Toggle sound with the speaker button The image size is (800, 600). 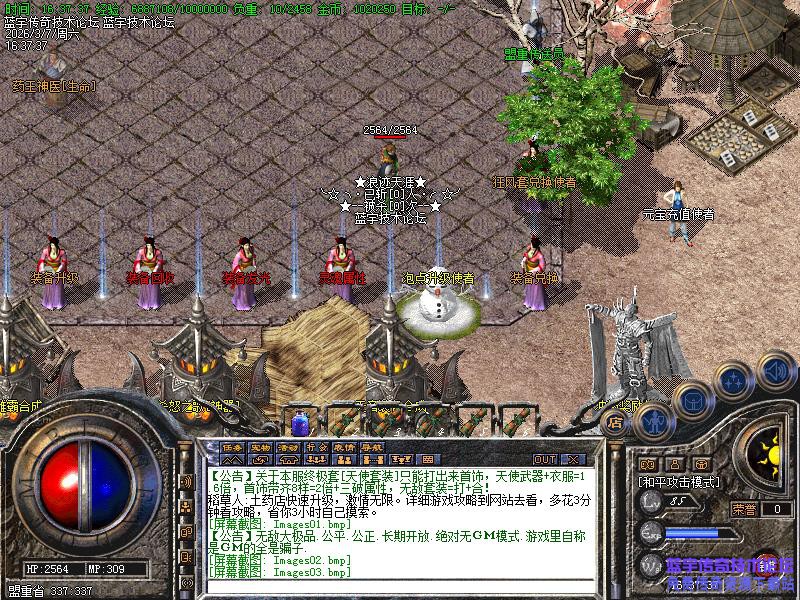pyautogui.click(x=776, y=370)
